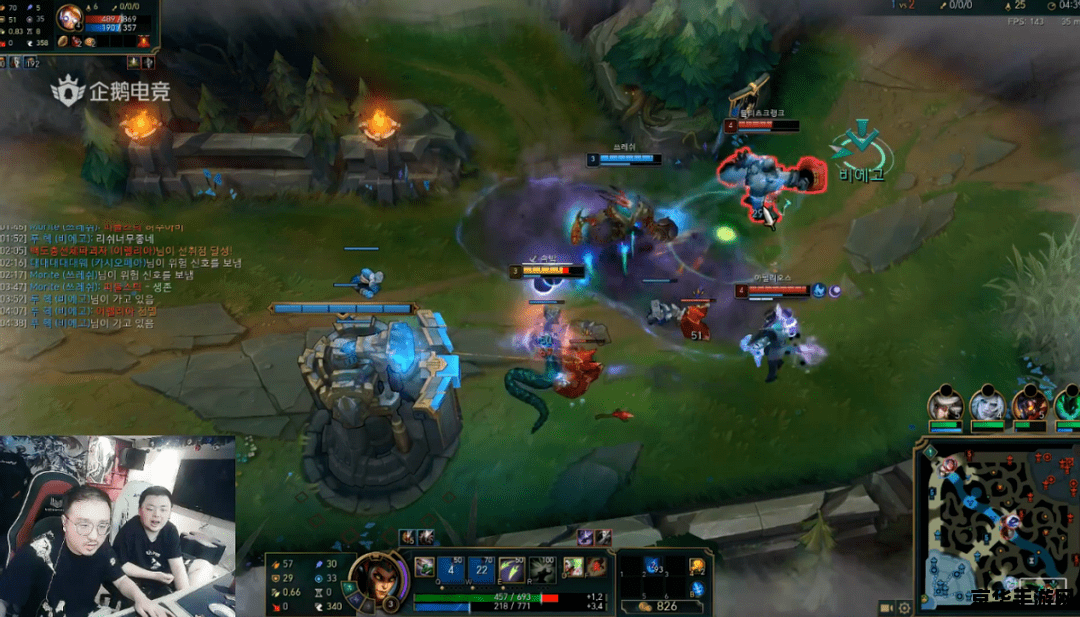The height and width of the screenshot is (617, 1080).
Task: Select the hat-wearing ally portrait above minimap
Action: pyautogui.click(x=945, y=405)
